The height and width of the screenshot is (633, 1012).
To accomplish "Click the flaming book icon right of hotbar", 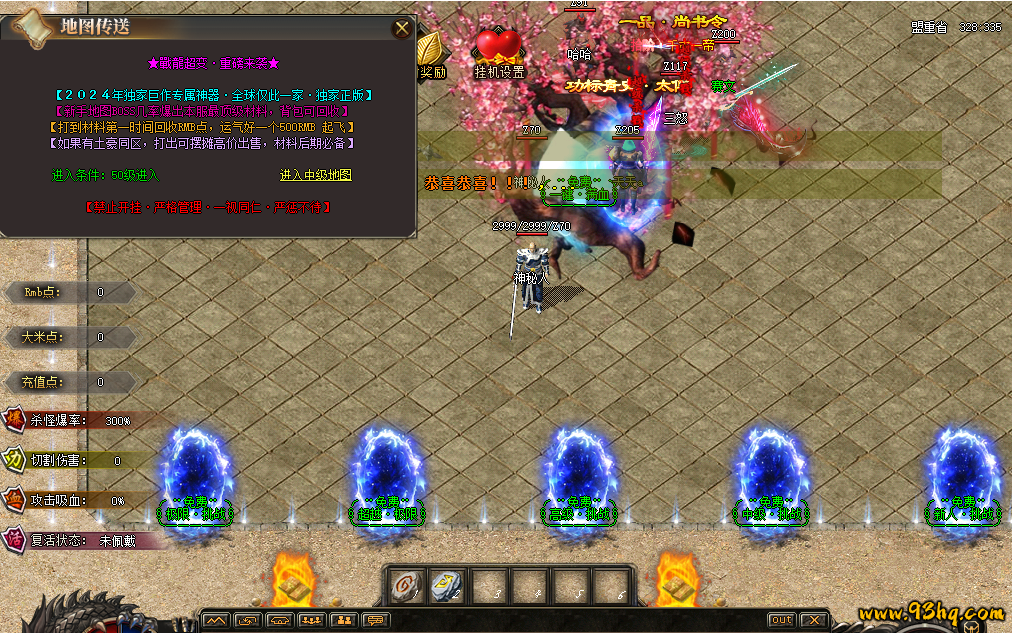I will 677,582.
